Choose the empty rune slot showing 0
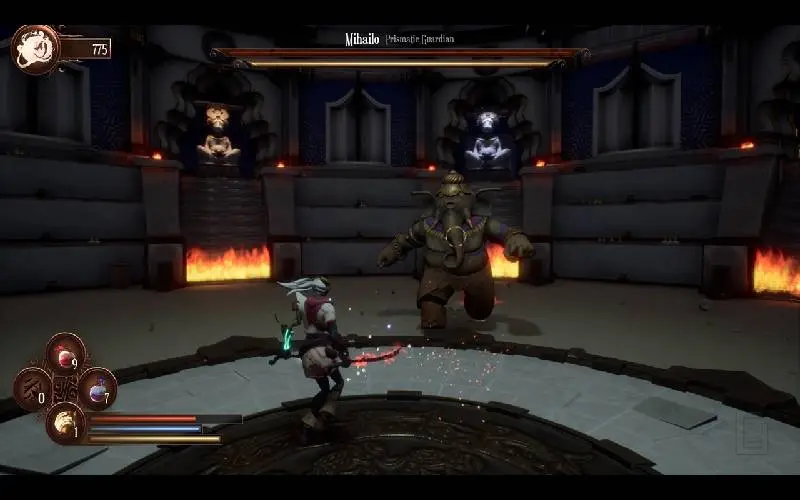This screenshot has height=500, width=800. pyautogui.click(x=33, y=388)
